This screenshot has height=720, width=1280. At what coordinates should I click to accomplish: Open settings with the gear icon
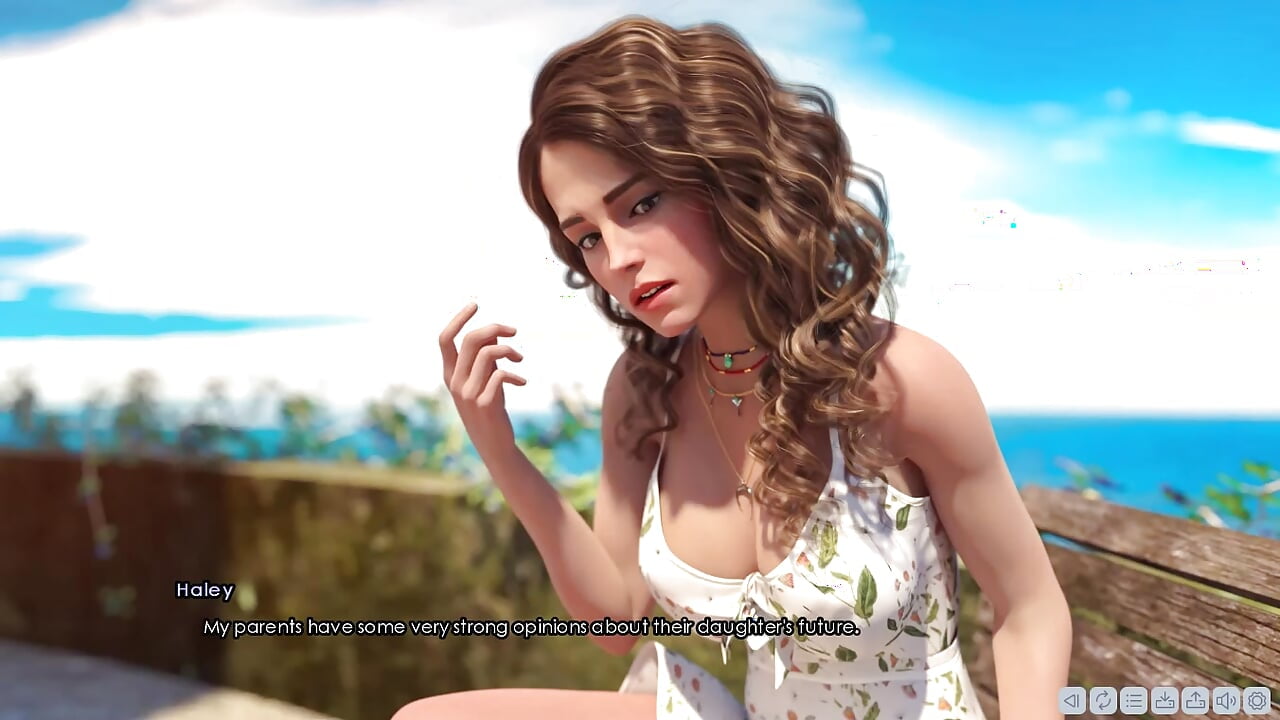click(x=1257, y=700)
